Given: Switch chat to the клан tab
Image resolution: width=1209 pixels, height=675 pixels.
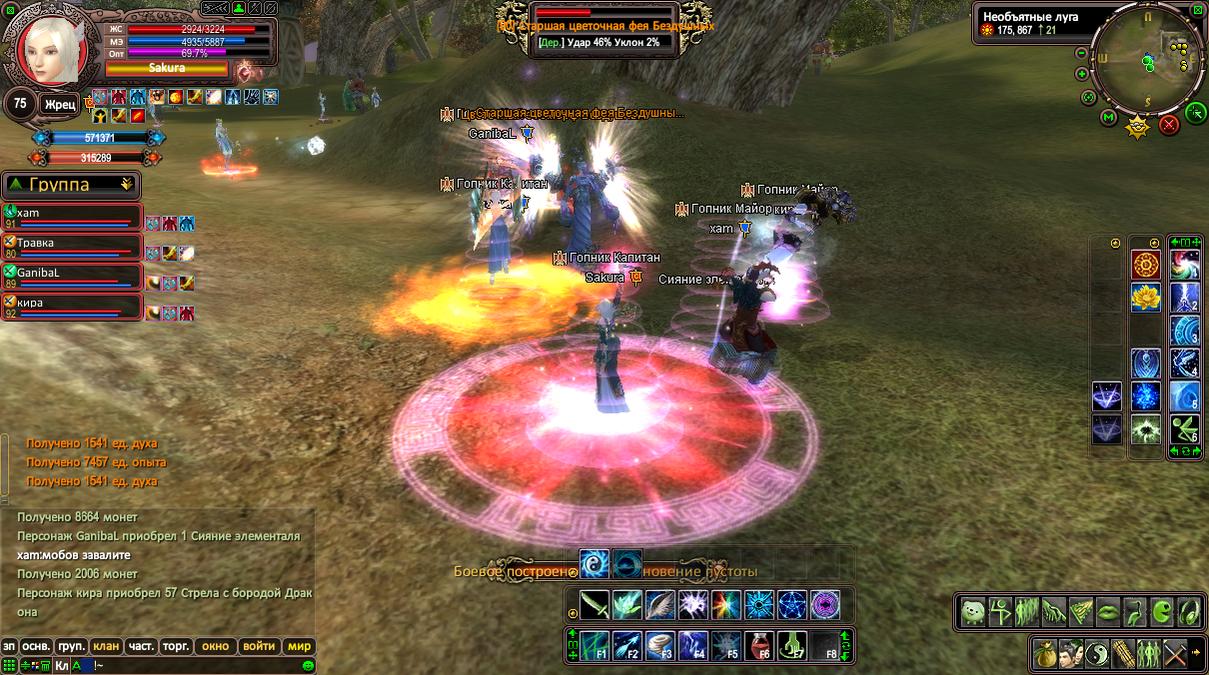Looking at the screenshot, I should 105,646.
